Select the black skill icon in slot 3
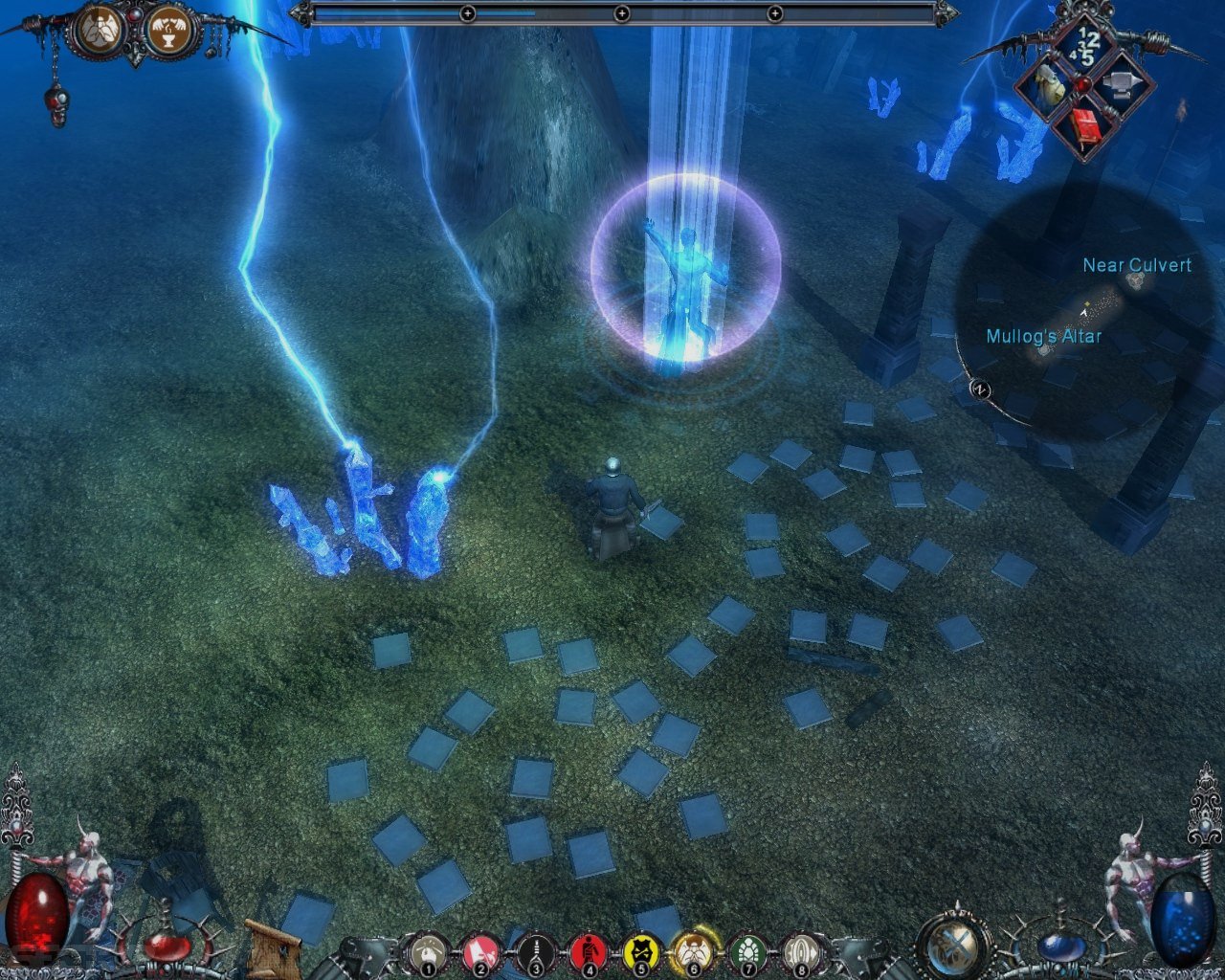This screenshot has width=1225, height=980. click(x=535, y=952)
